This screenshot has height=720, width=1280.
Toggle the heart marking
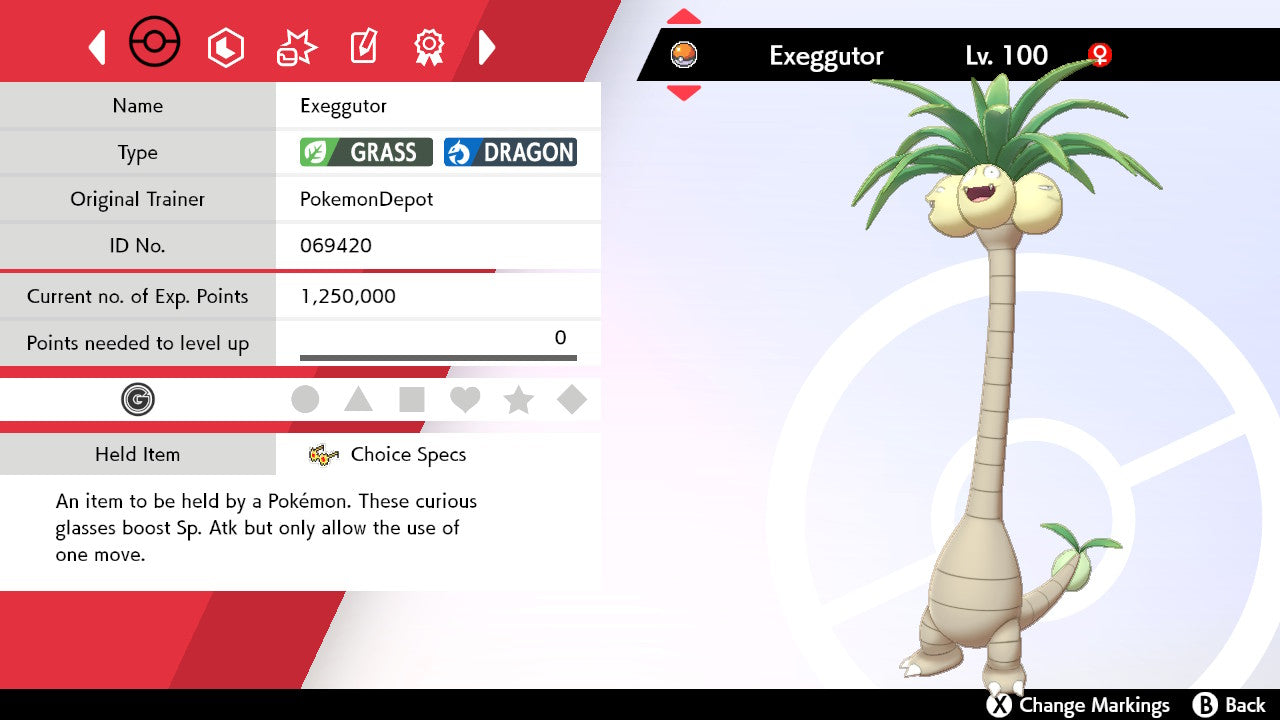click(x=465, y=400)
